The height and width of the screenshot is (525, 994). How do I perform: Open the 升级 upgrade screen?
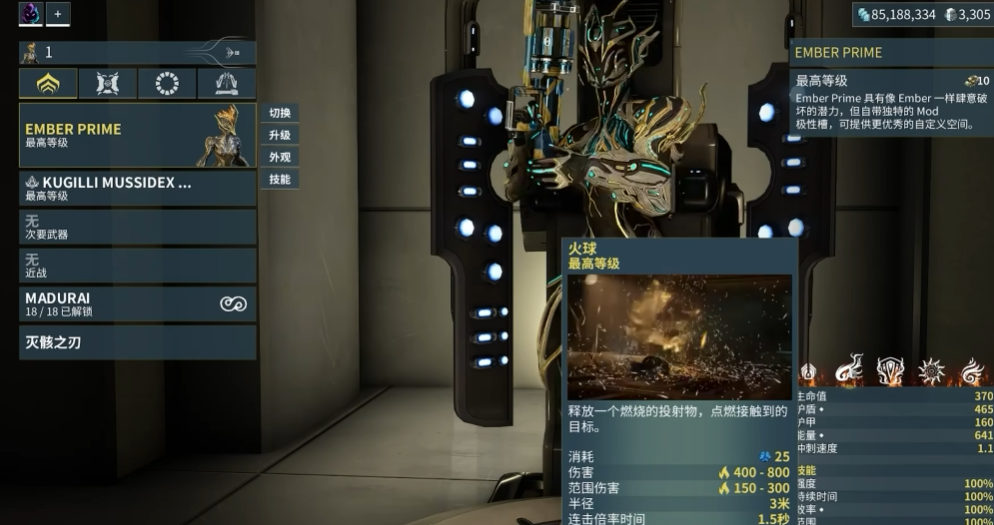[x=280, y=135]
